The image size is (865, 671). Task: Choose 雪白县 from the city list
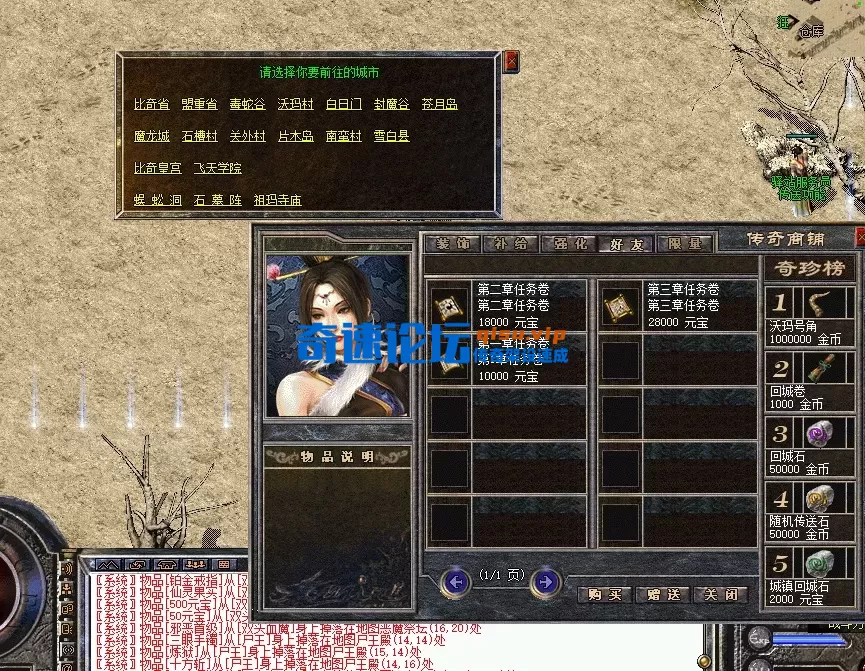pyautogui.click(x=391, y=136)
